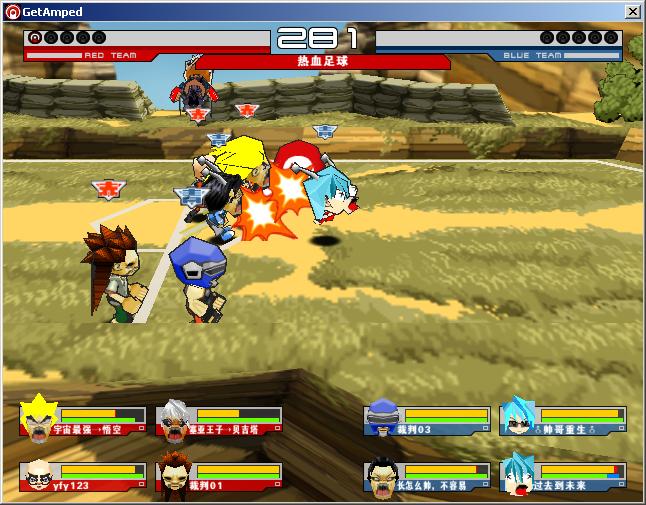The width and height of the screenshot is (646, 505).
Task: Select the 裁判01 red team player panel
Action: [219, 476]
